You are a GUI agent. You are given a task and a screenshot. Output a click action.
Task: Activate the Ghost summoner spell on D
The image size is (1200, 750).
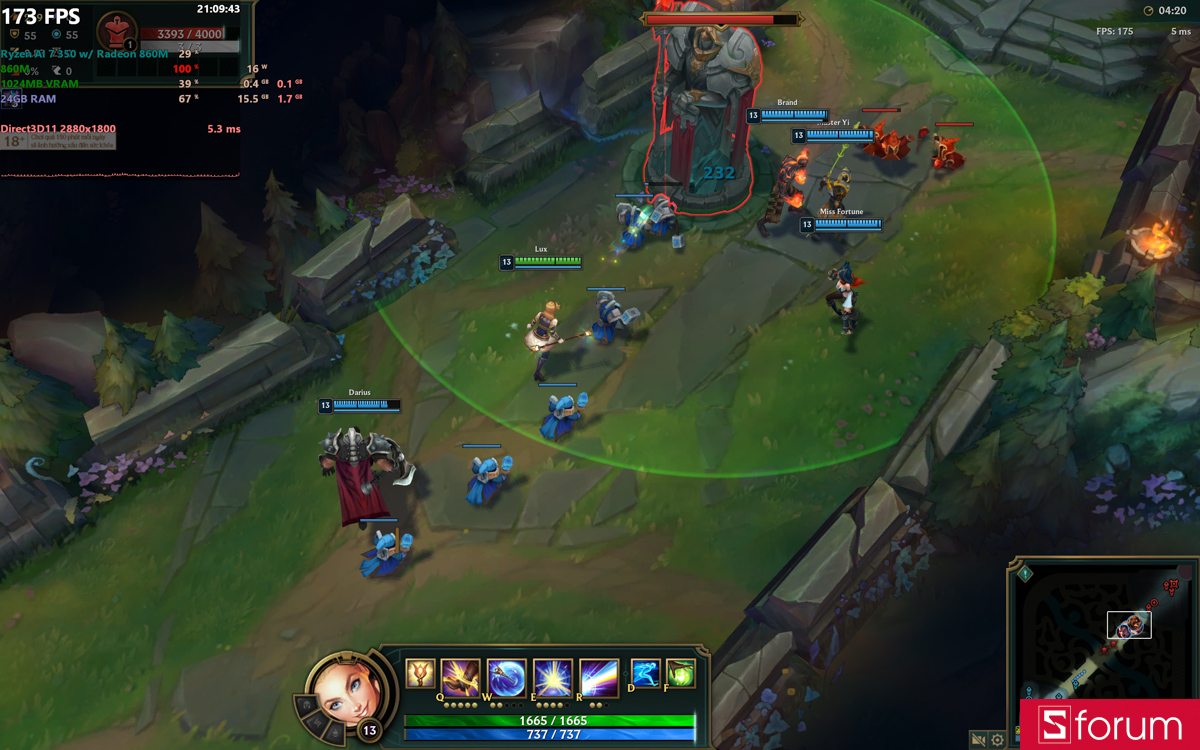click(x=645, y=673)
